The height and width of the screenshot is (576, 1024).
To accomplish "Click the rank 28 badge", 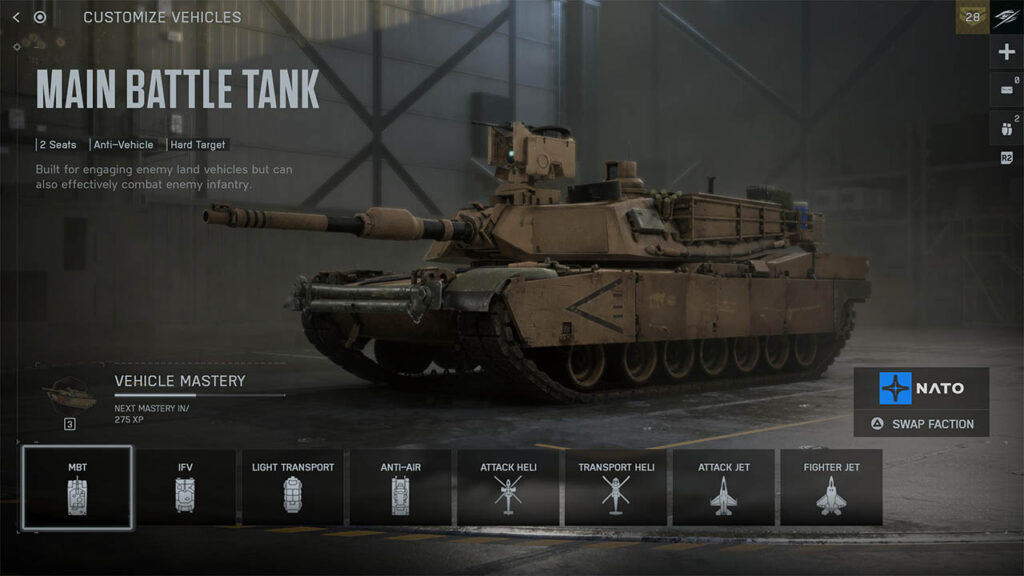I will pyautogui.click(x=972, y=17).
